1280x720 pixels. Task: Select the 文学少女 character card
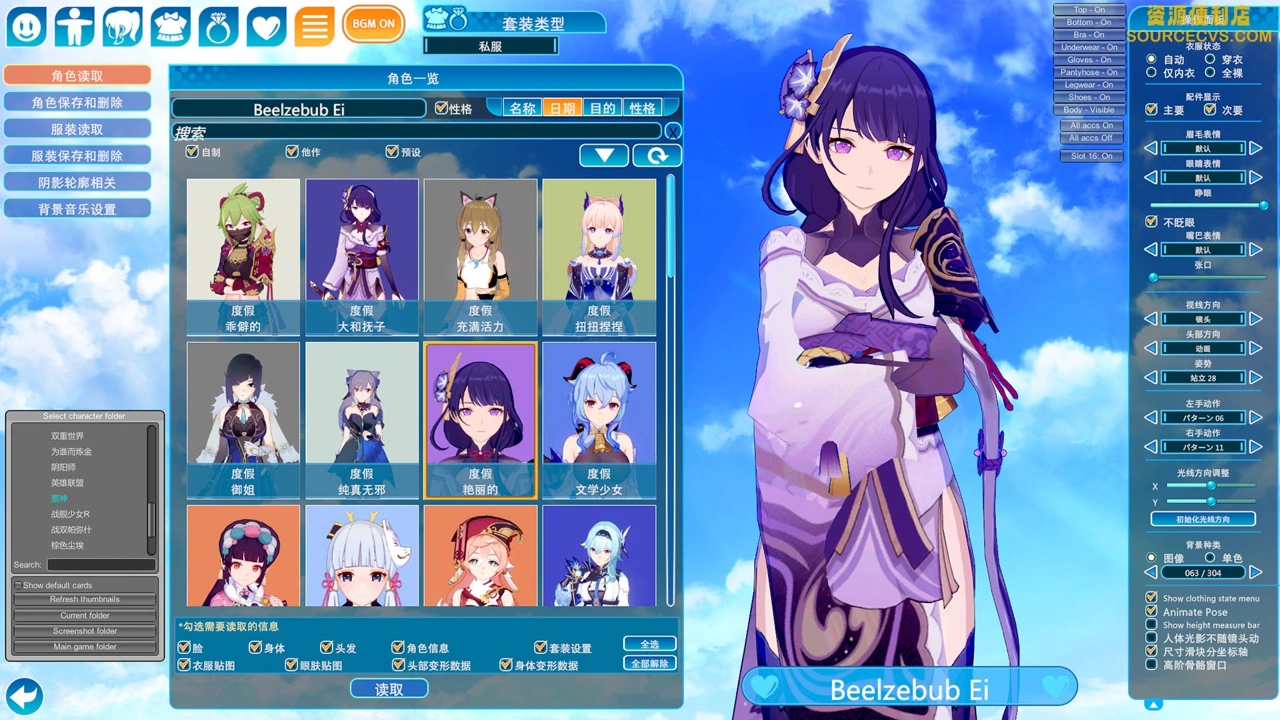[599, 420]
